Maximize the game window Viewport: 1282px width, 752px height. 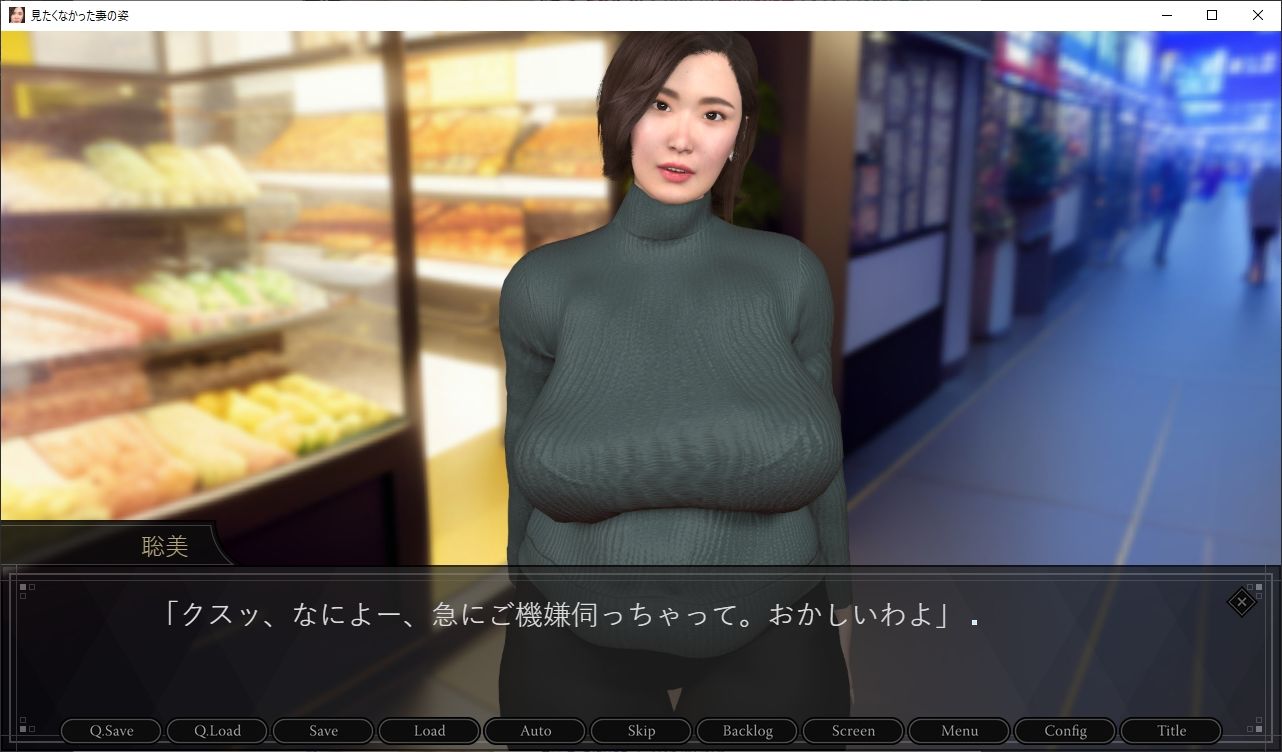[1212, 15]
